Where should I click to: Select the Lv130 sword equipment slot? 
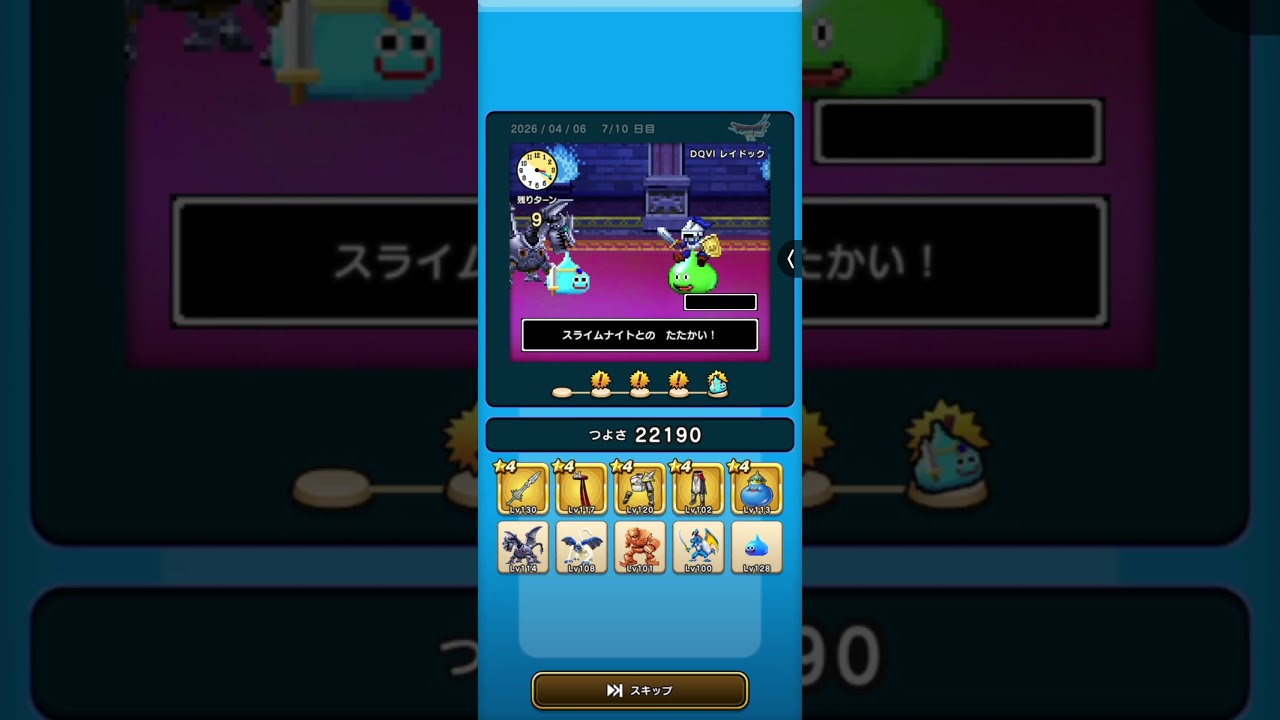[523, 489]
